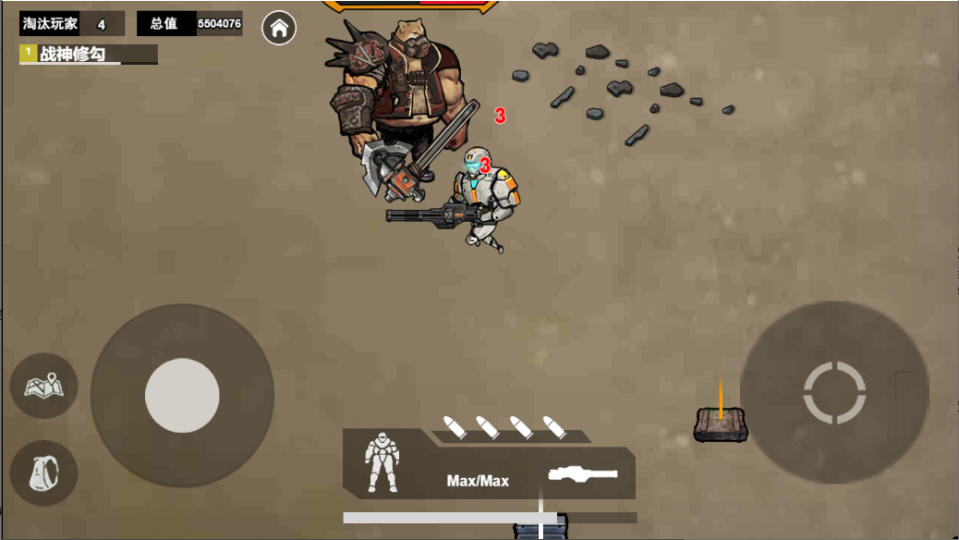
Task: Open the backpack inventory
Action: [44, 472]
